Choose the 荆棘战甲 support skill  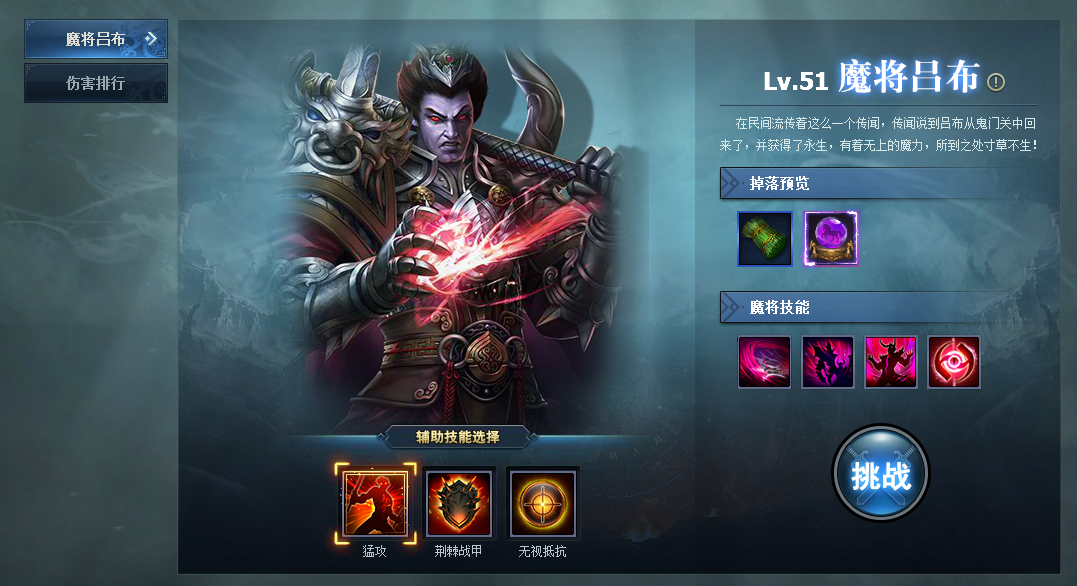pyautogui.click(x=459, y=503)
